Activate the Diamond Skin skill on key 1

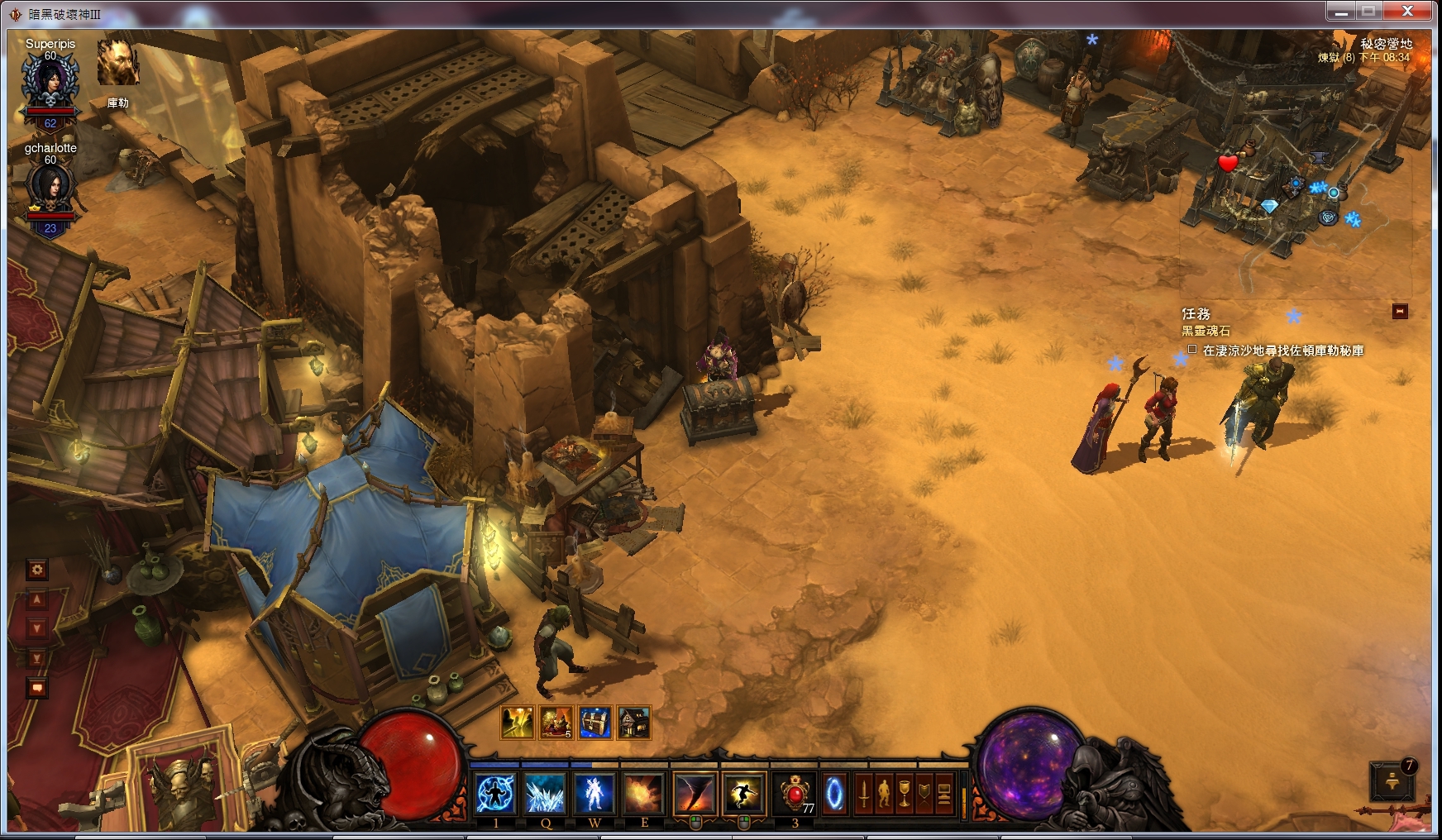tap(496, 795)
